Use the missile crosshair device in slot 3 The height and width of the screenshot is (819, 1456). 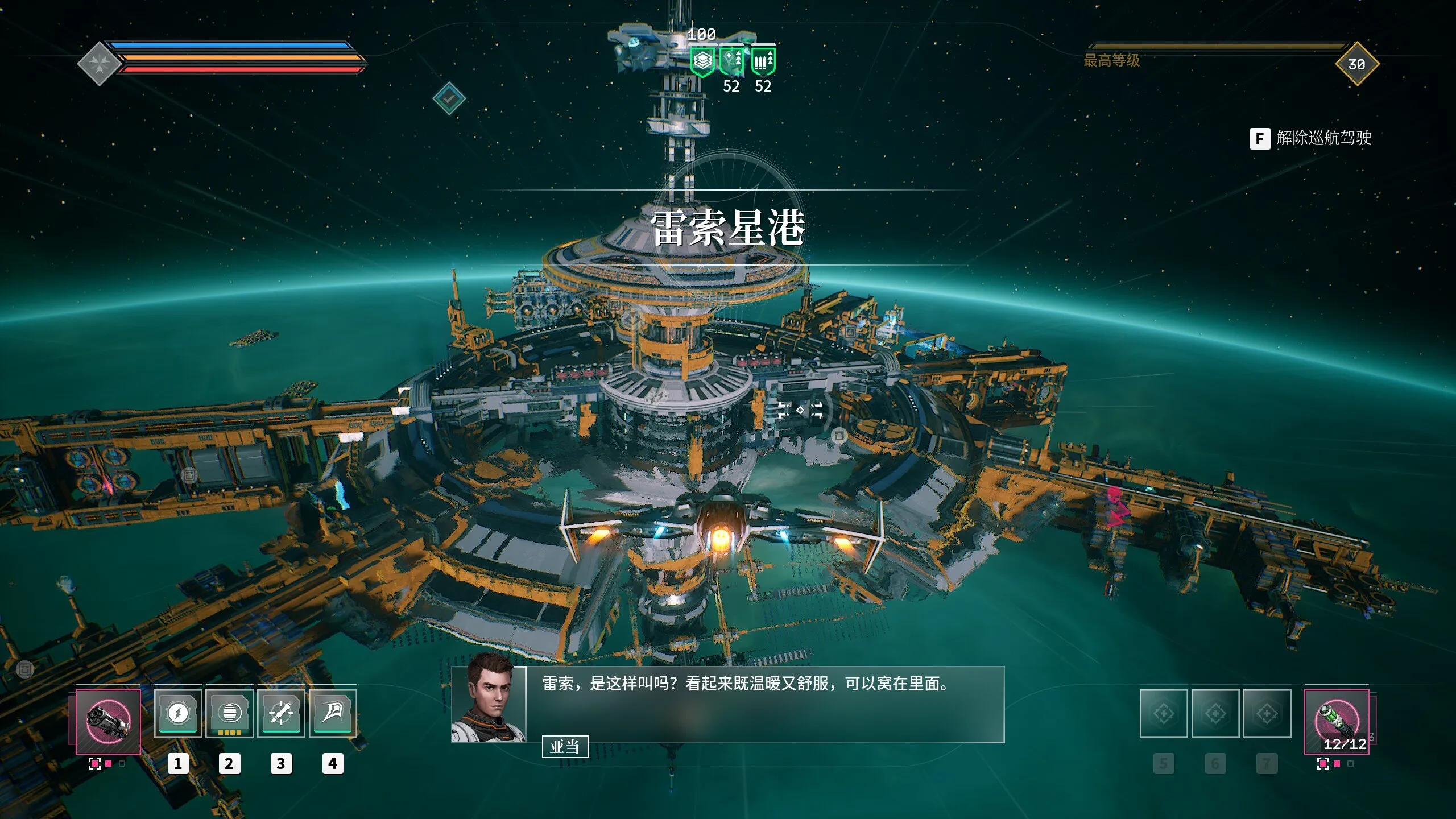[281, 713]
